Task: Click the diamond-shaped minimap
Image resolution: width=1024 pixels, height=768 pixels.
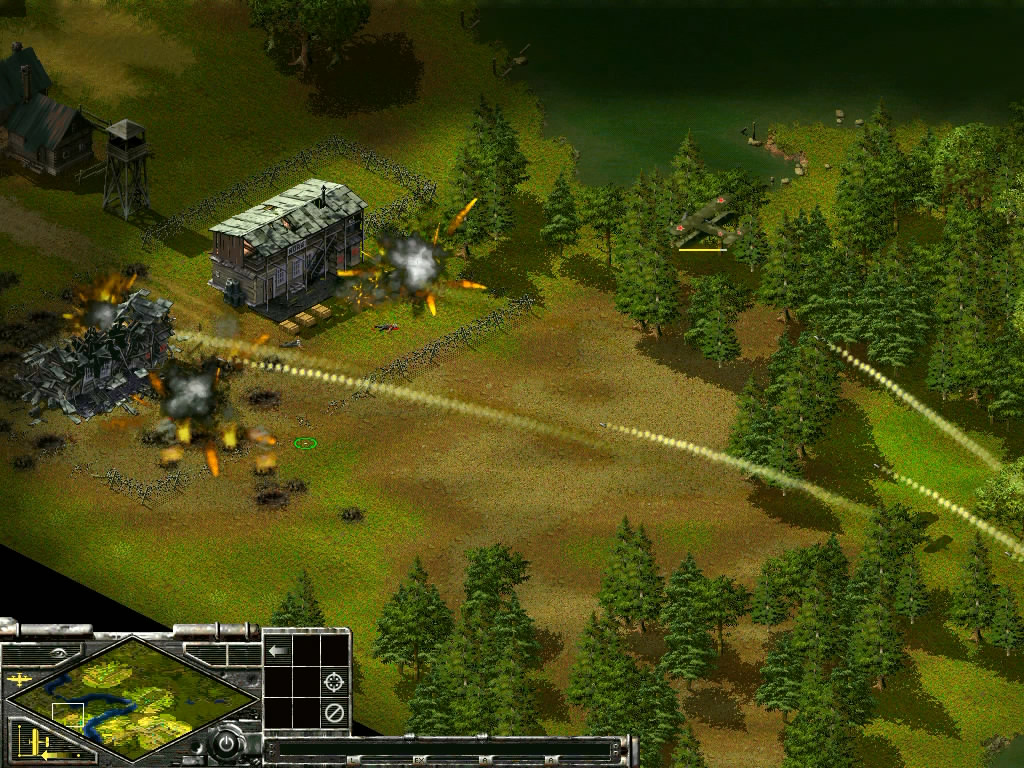Action: [130, 697]
